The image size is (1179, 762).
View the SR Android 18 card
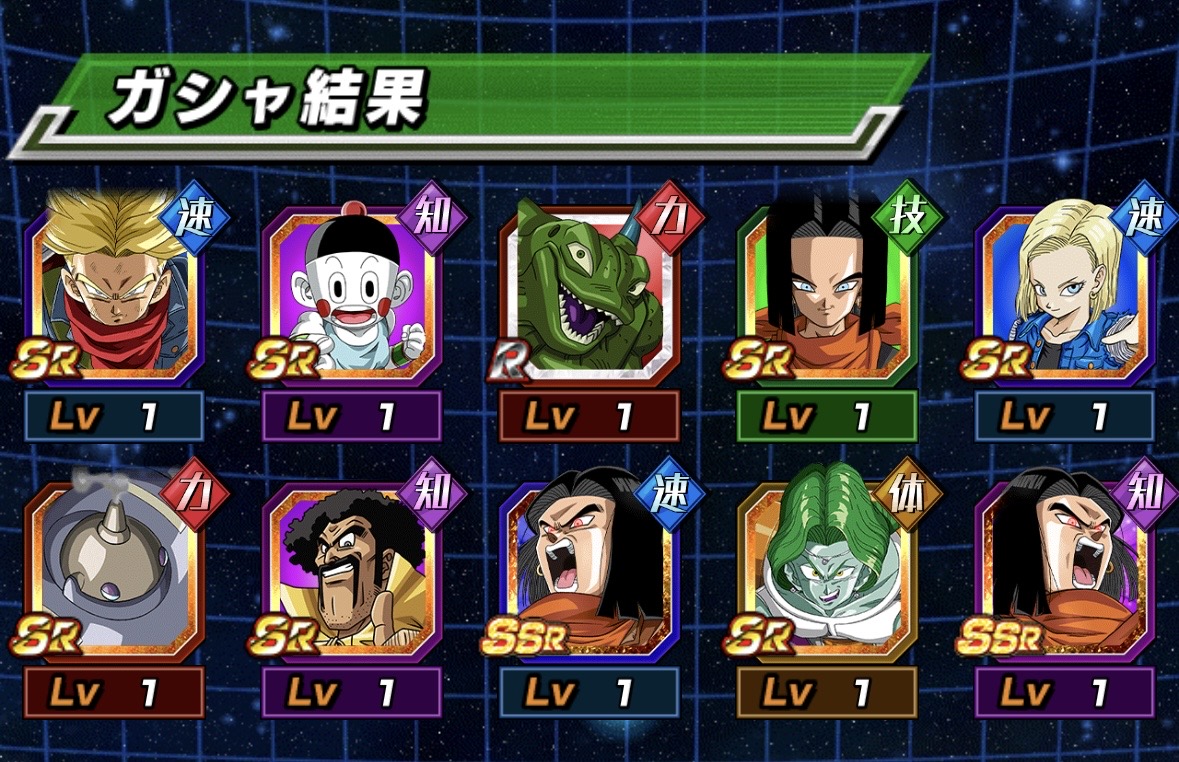[x=1065, y=293]
